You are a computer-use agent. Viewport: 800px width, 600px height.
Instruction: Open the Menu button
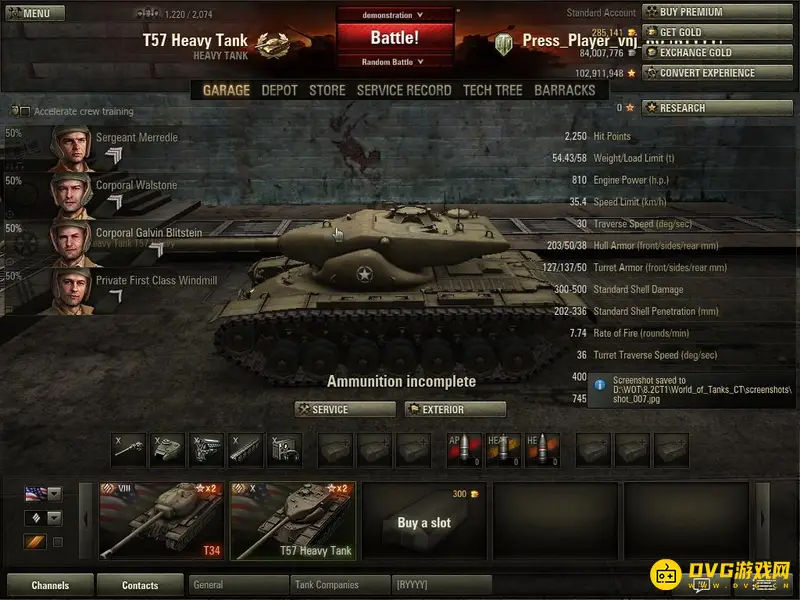coord(29,13)
